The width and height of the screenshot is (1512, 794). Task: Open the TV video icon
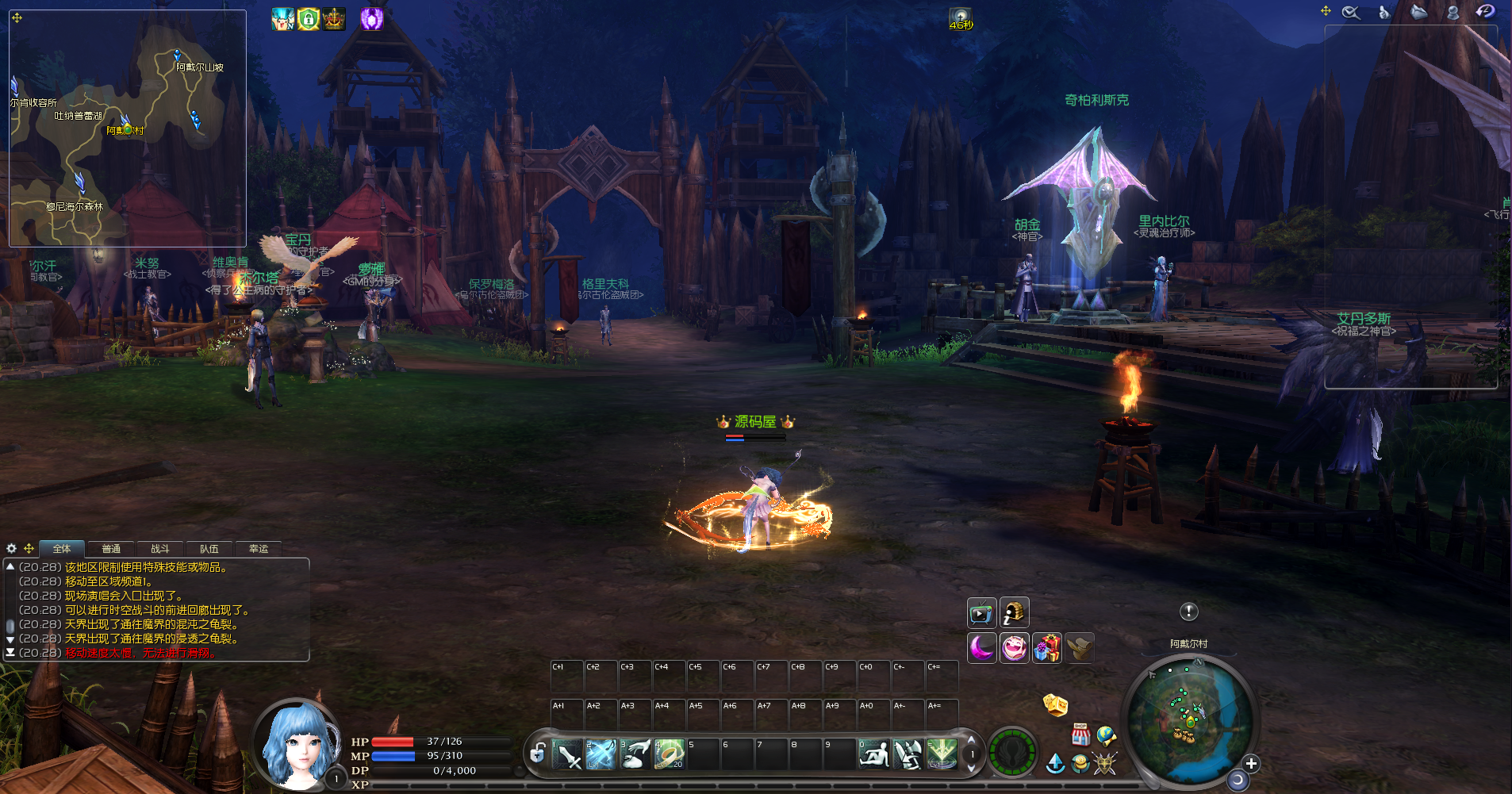coord(981,613)
